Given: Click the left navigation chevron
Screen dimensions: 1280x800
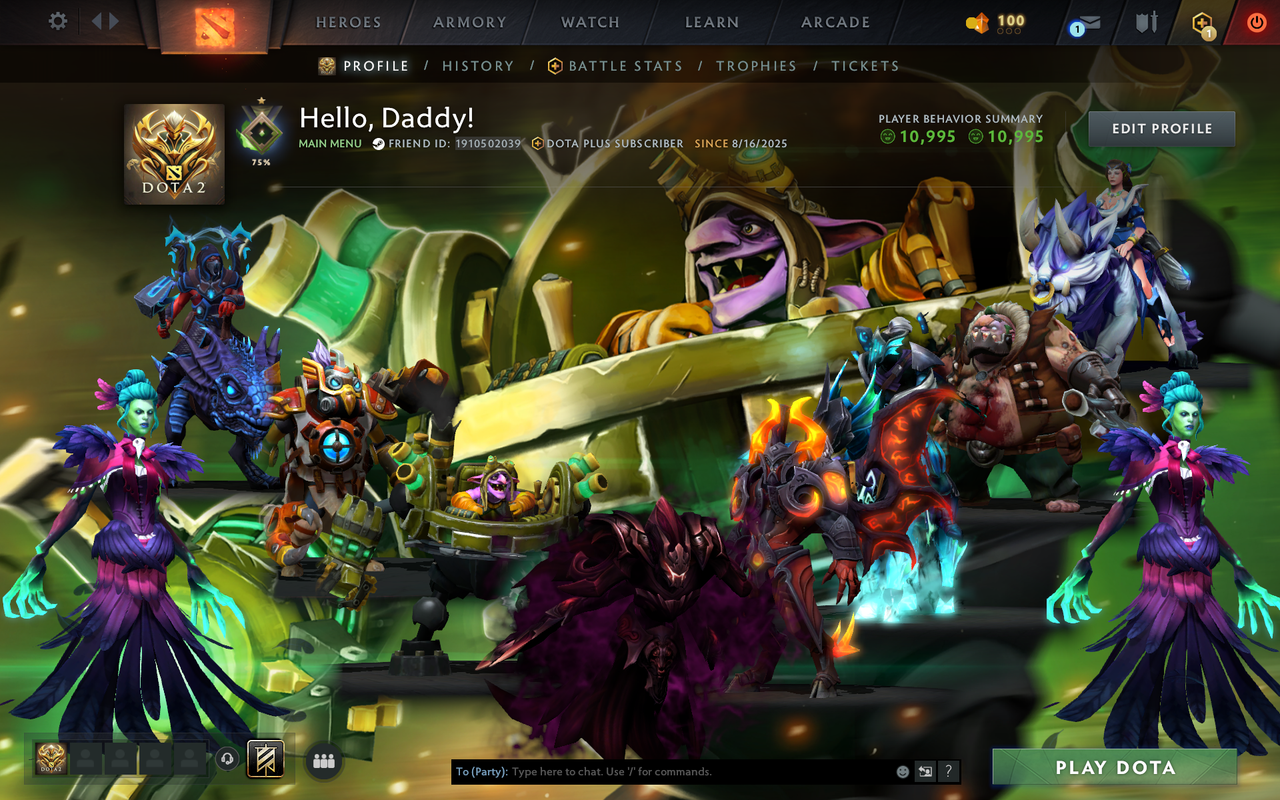Looking at the screenshot, I should (97, 21).
